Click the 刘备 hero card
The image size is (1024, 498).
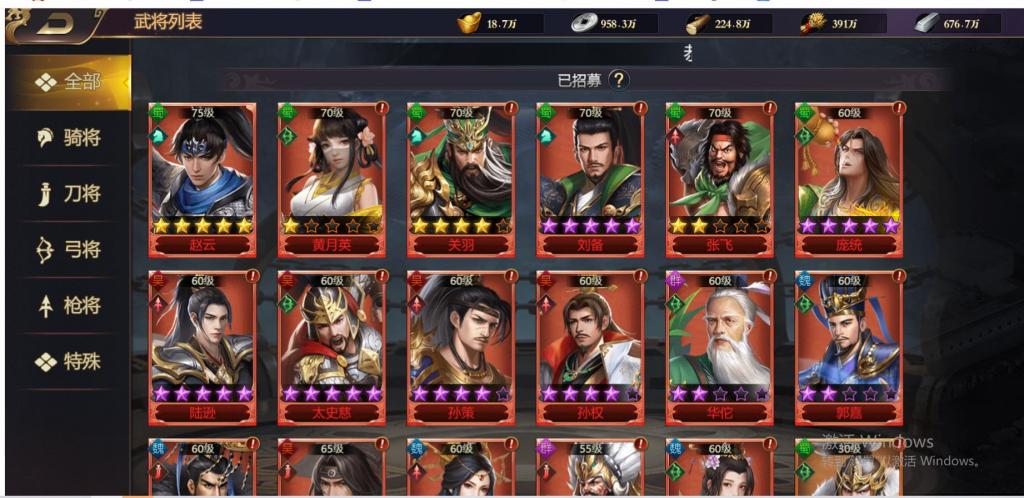coord(590,177)
